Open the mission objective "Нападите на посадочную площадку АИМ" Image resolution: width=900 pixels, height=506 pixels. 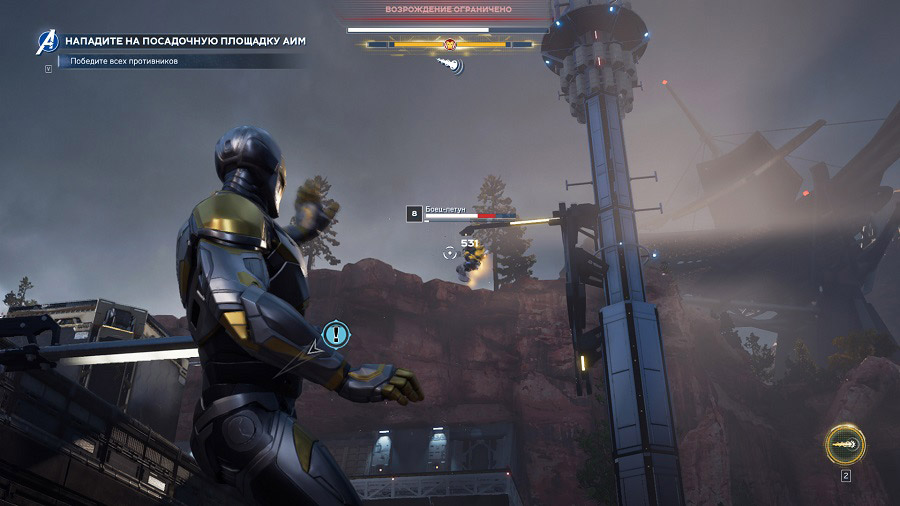pyautogui.click(x=185, y=41)
